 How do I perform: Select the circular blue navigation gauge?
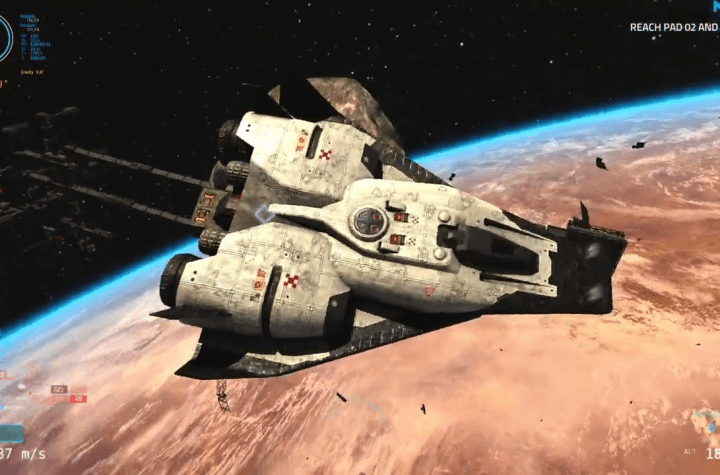coord(5,38)
